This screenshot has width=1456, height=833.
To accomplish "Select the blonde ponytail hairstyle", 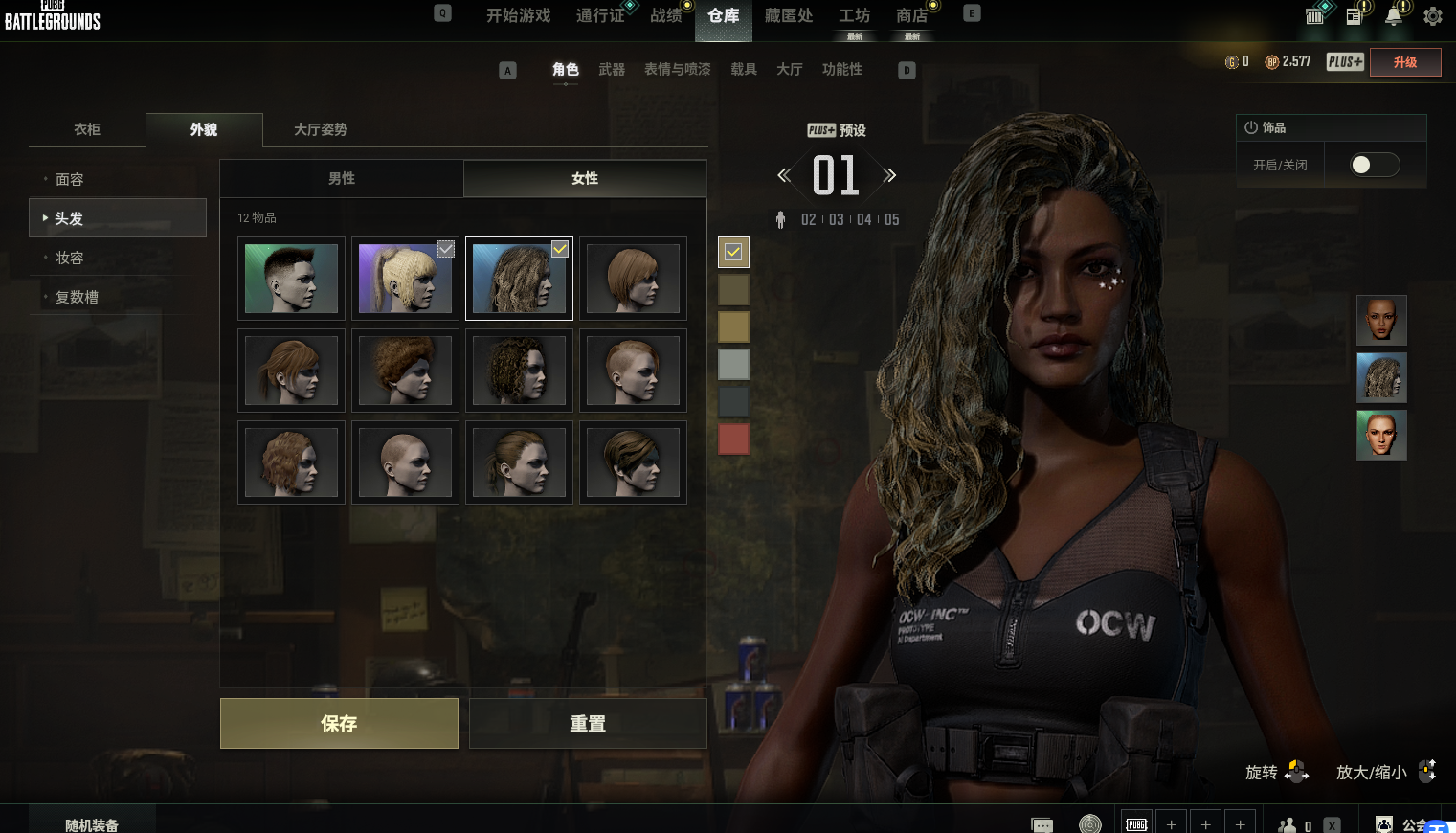I will (405, 279).
